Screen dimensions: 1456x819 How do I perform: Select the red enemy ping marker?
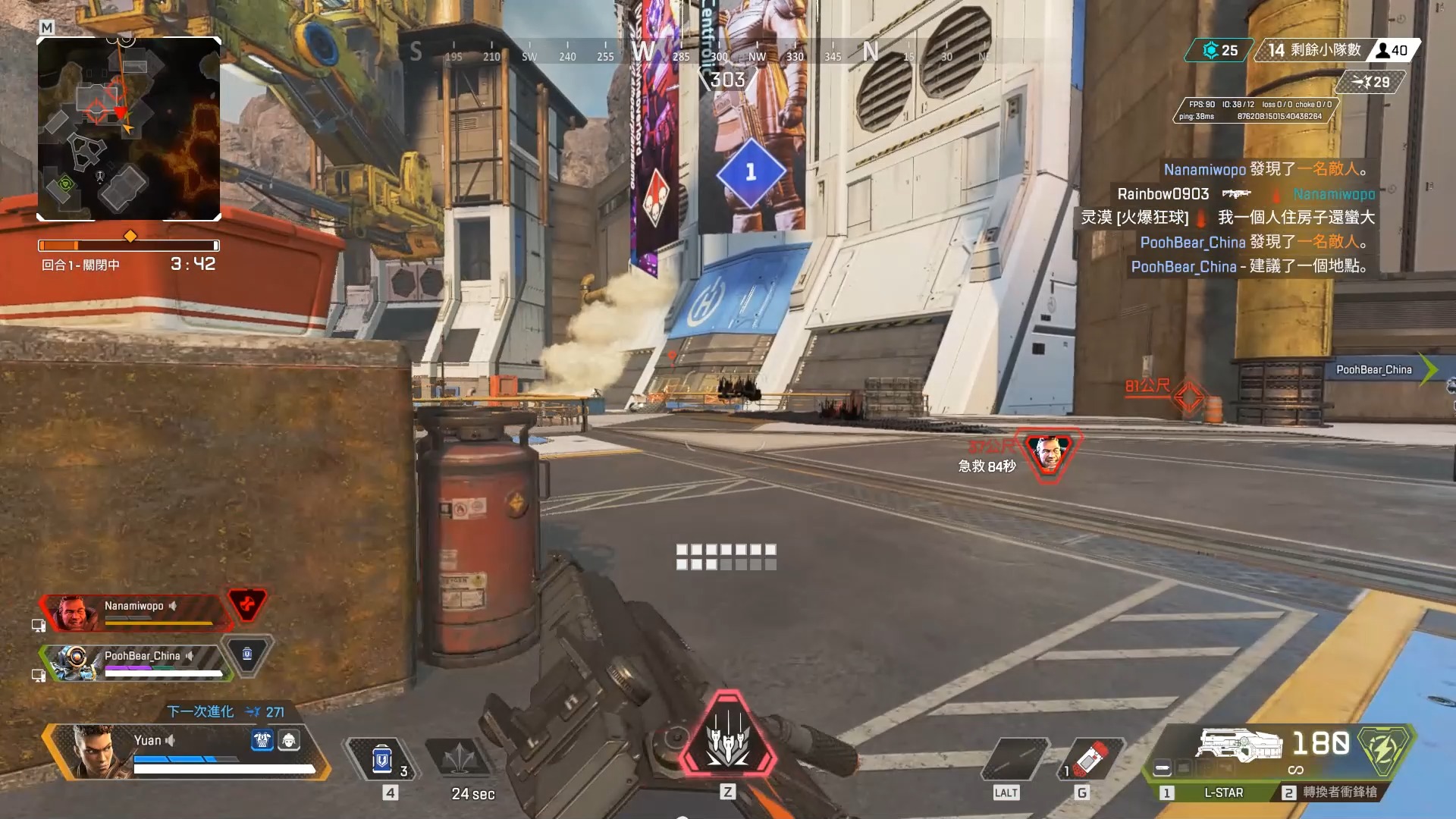coord(1188,396)
